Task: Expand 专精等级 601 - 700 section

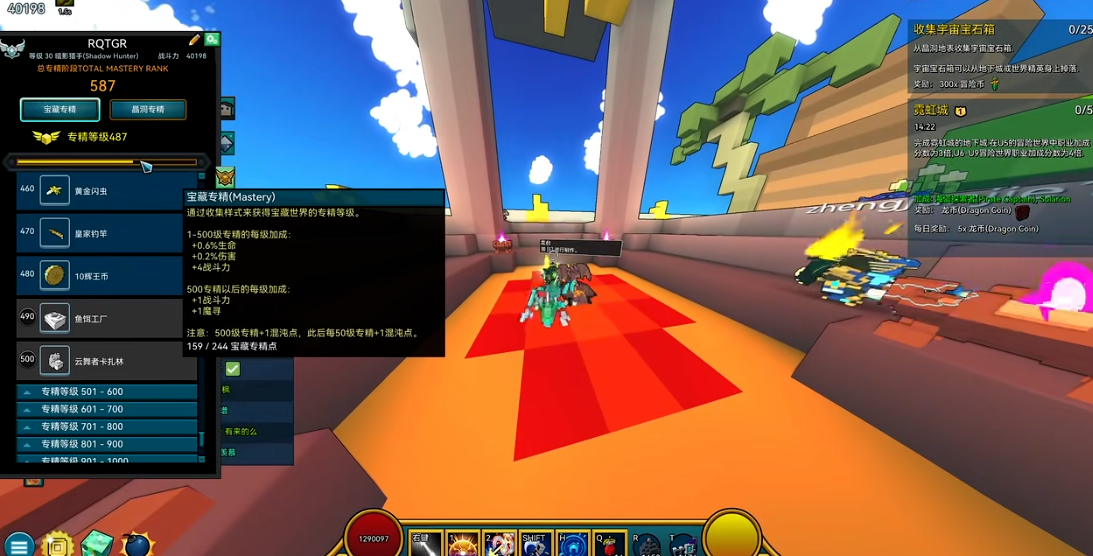Action: 107,409
